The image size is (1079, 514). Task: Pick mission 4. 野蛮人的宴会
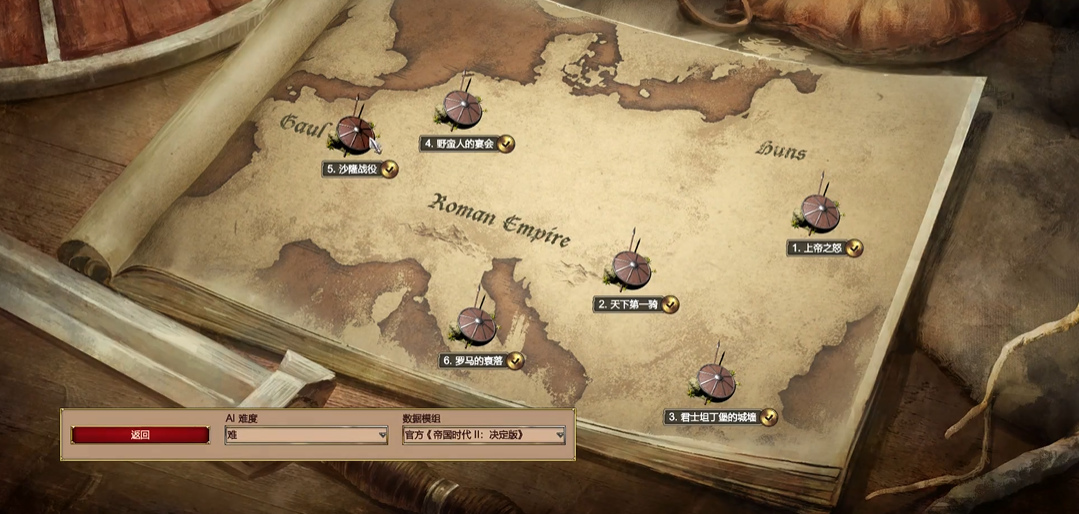click(x=460, y=109)
